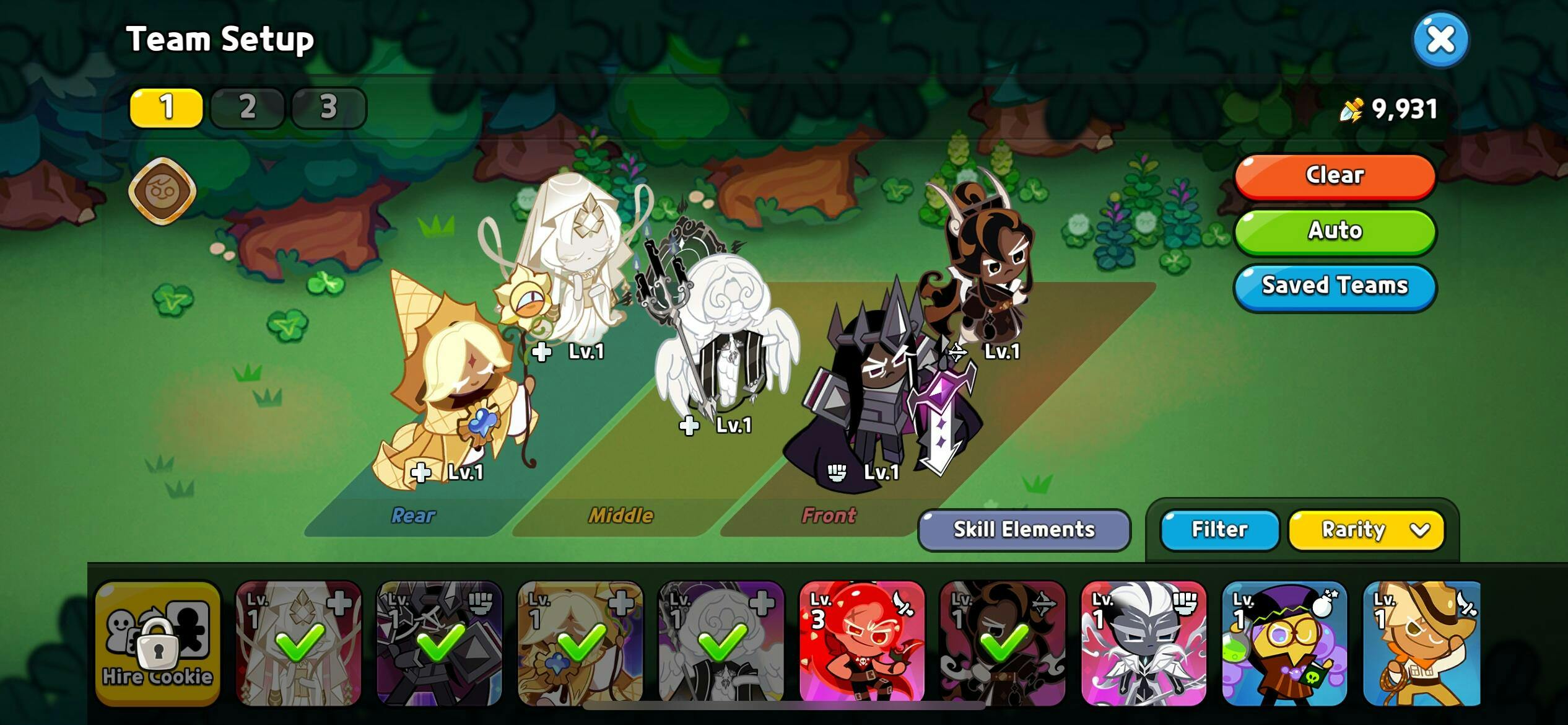The image size is (1568, 725).
Task: Pick the purple-hat alchemist cookie card
Action: 1284,643
